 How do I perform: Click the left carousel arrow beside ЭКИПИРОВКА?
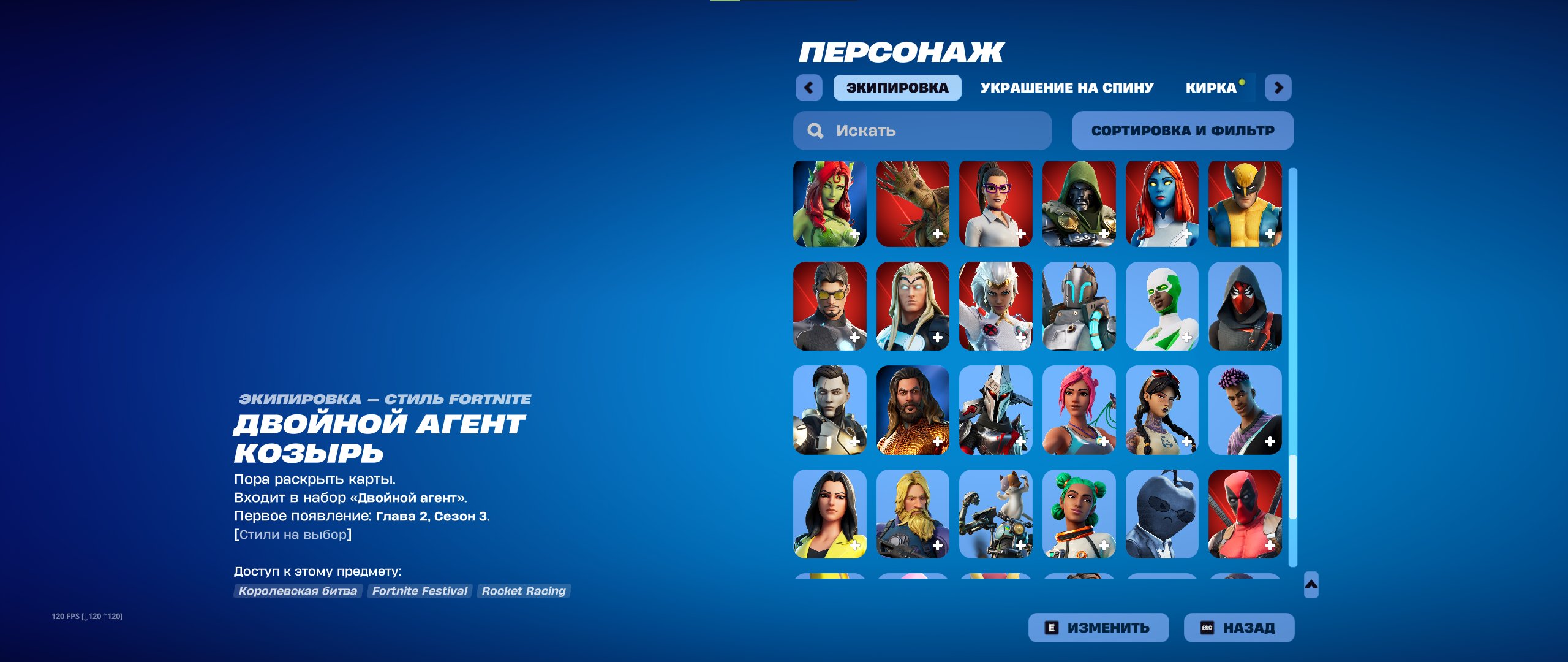(810, 87)
